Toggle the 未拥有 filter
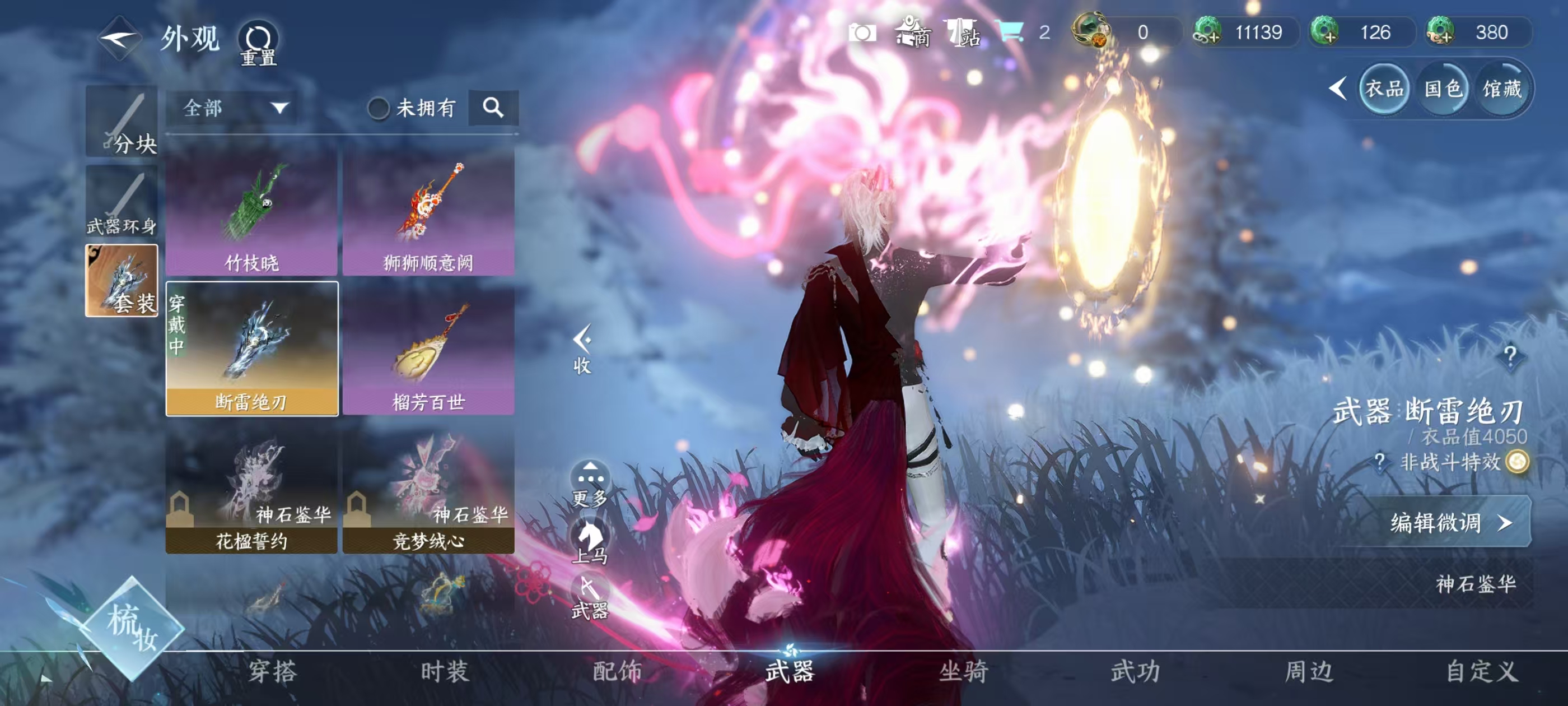The width and height of the screenshot is (1568, 706). 378,109
